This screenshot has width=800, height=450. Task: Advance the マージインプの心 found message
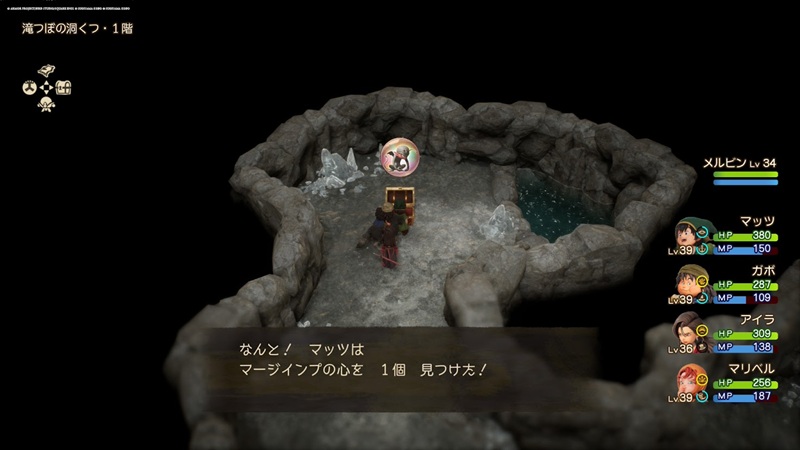[x=400, y=360]
